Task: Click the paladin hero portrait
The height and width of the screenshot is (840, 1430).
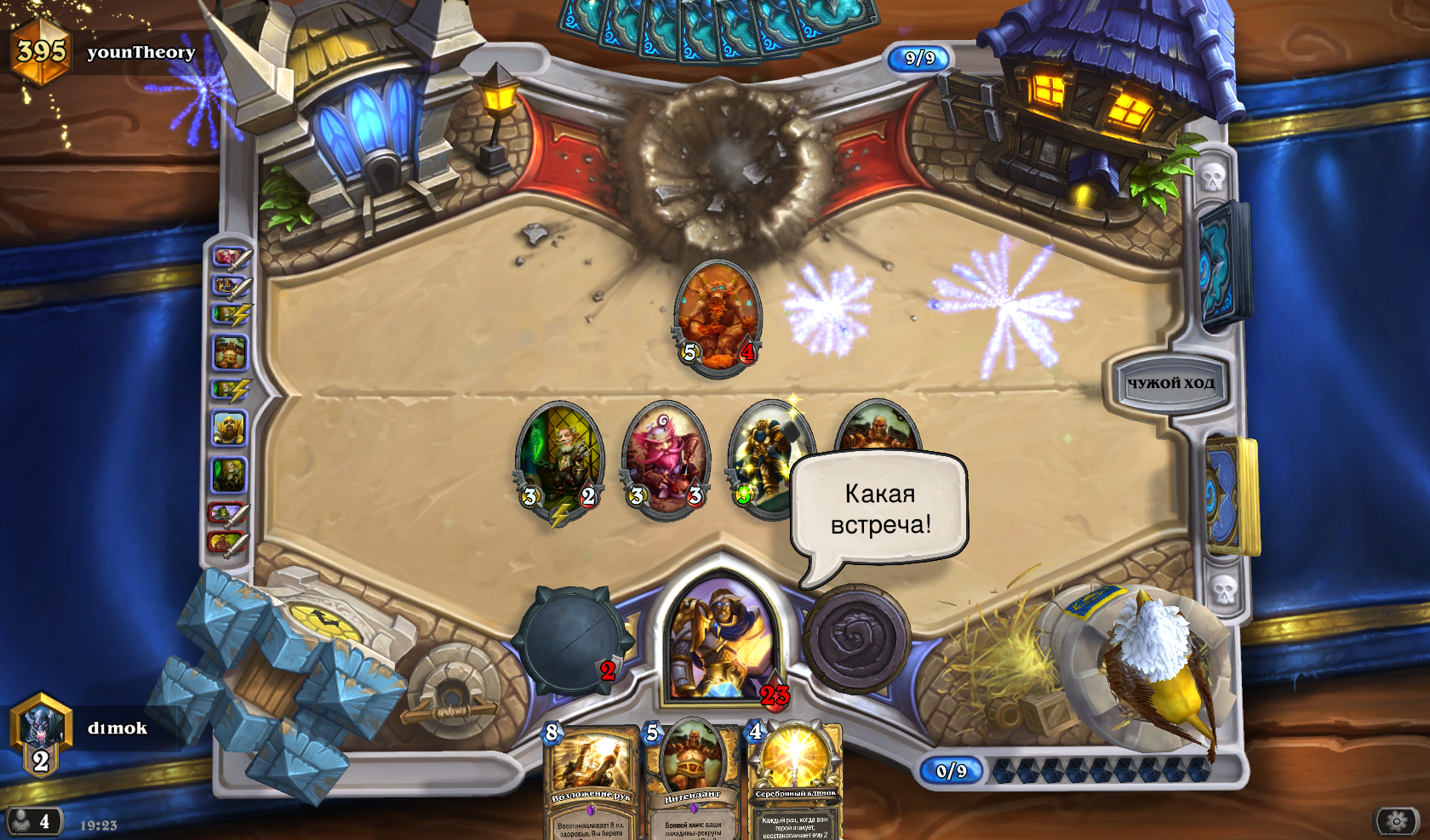Action: (722, 638)
